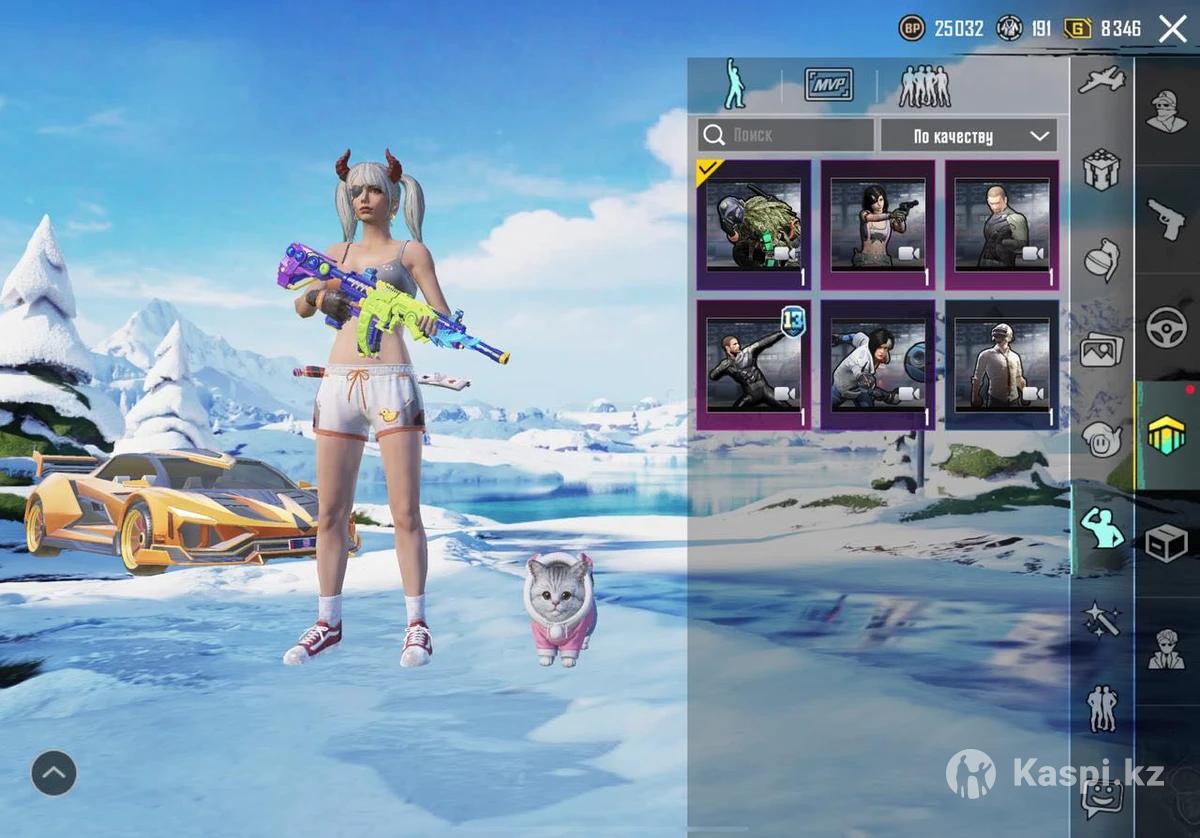Open the По качеству sort dropdown
Screen dimensions: 1200x838
968,136
